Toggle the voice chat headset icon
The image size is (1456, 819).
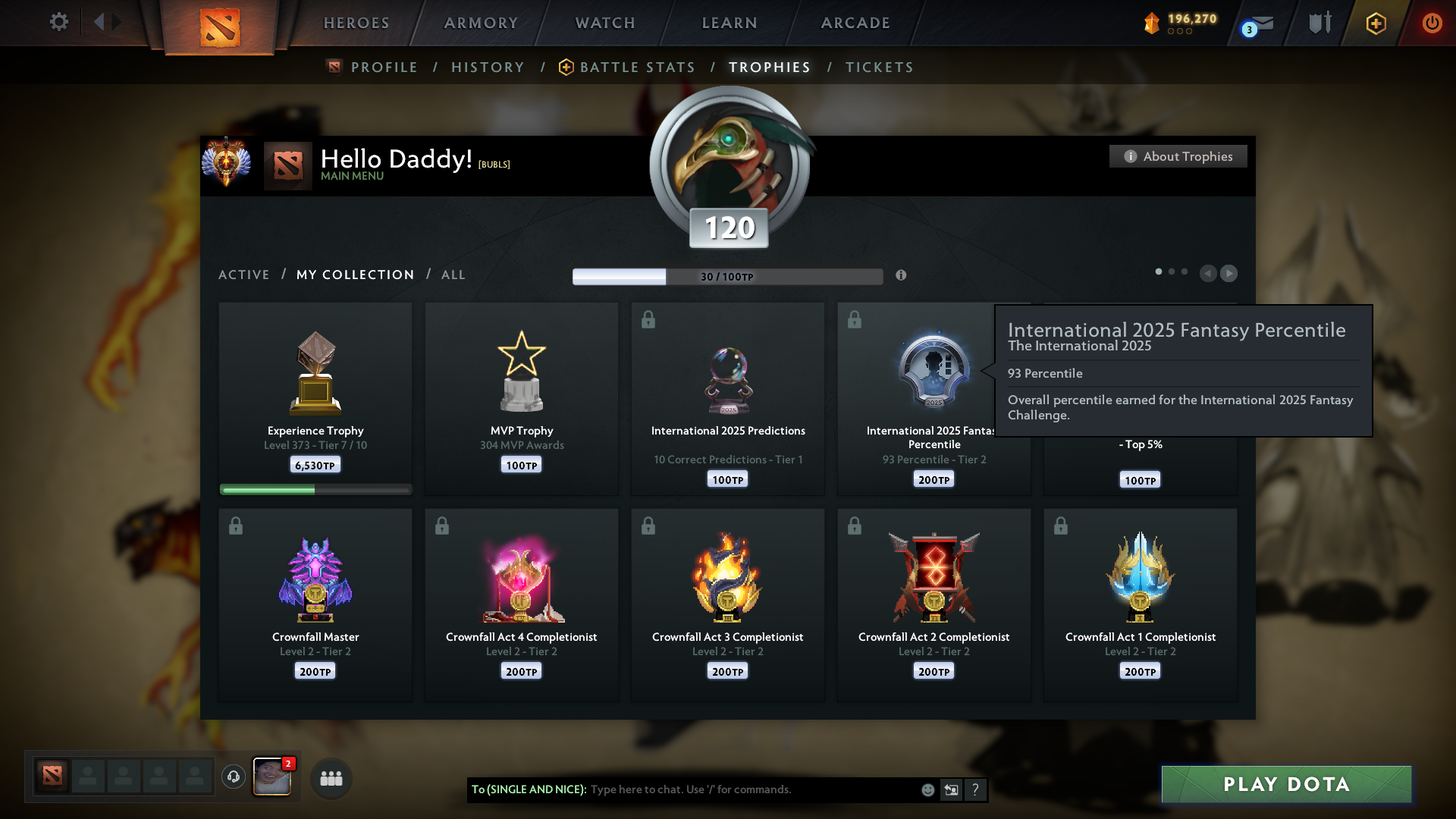(233, 777)
